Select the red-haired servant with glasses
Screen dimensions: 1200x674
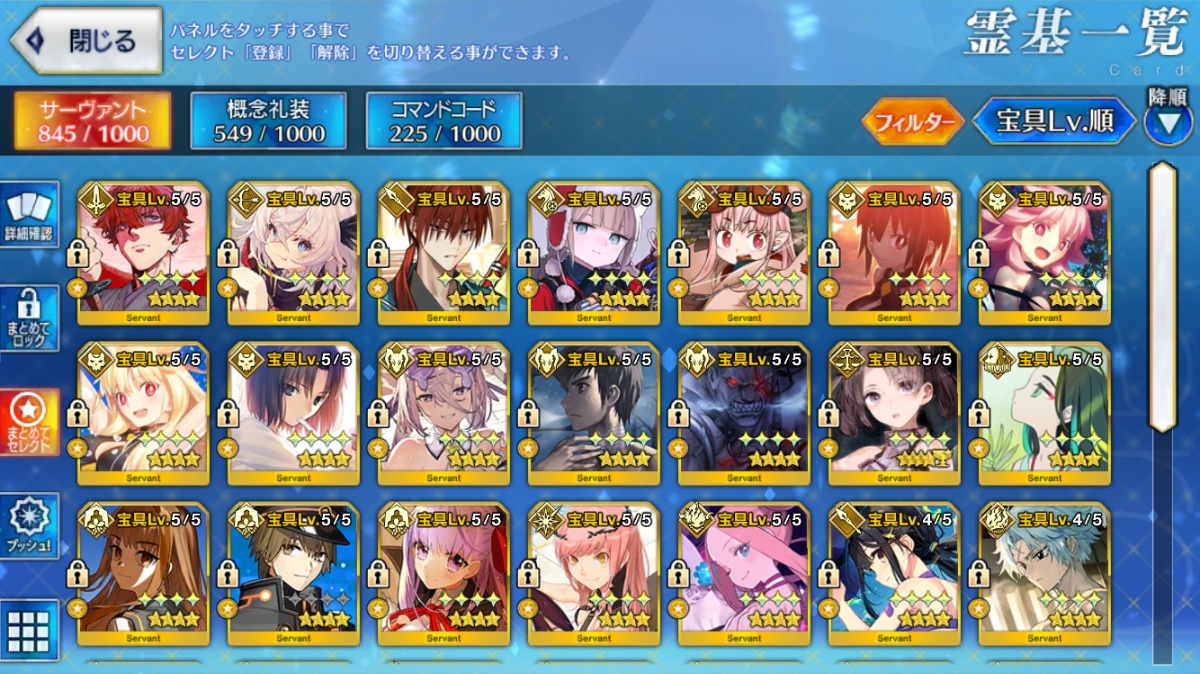coord(143,254)
